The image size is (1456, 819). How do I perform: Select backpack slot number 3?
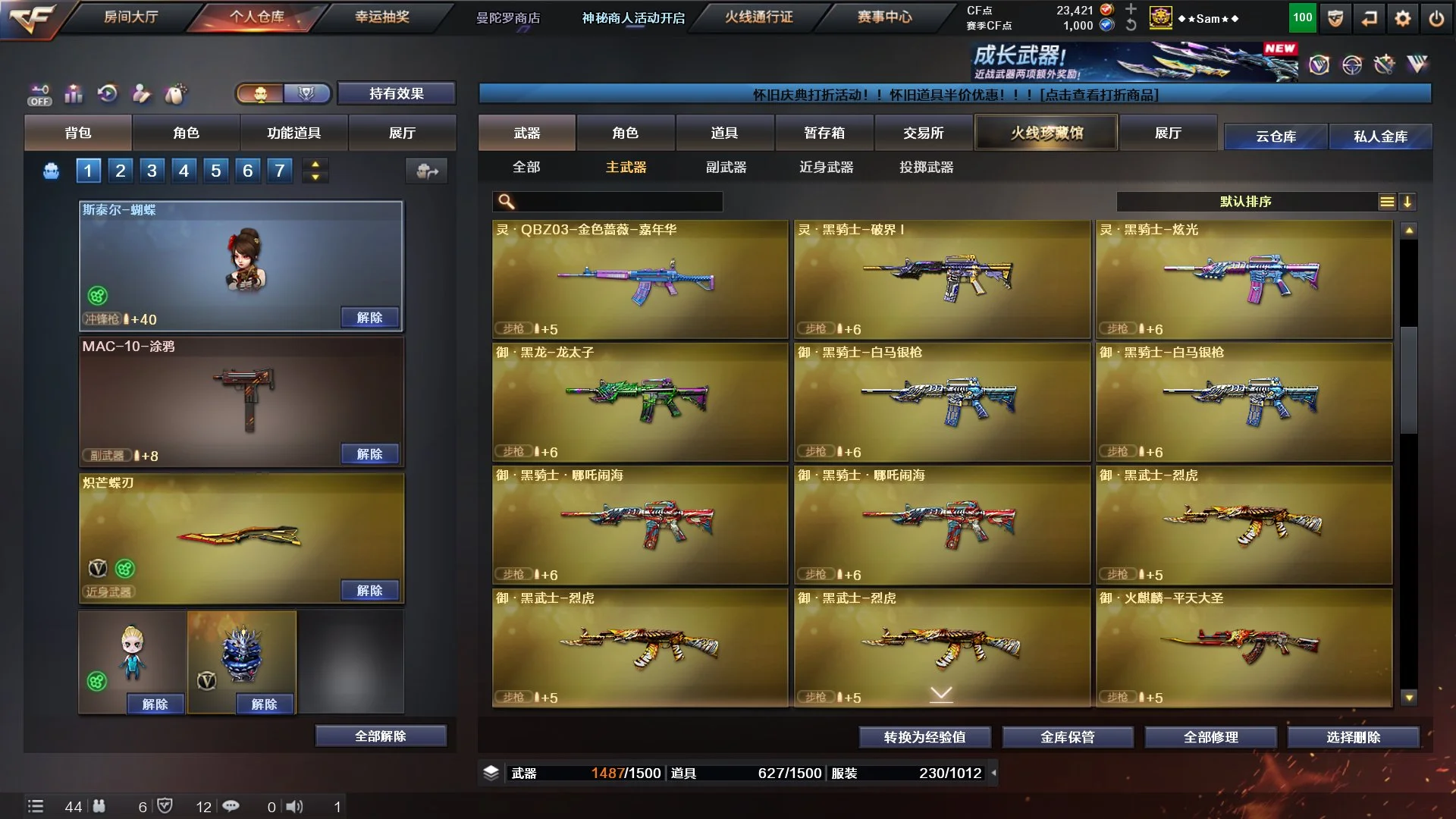coord(152,171)
